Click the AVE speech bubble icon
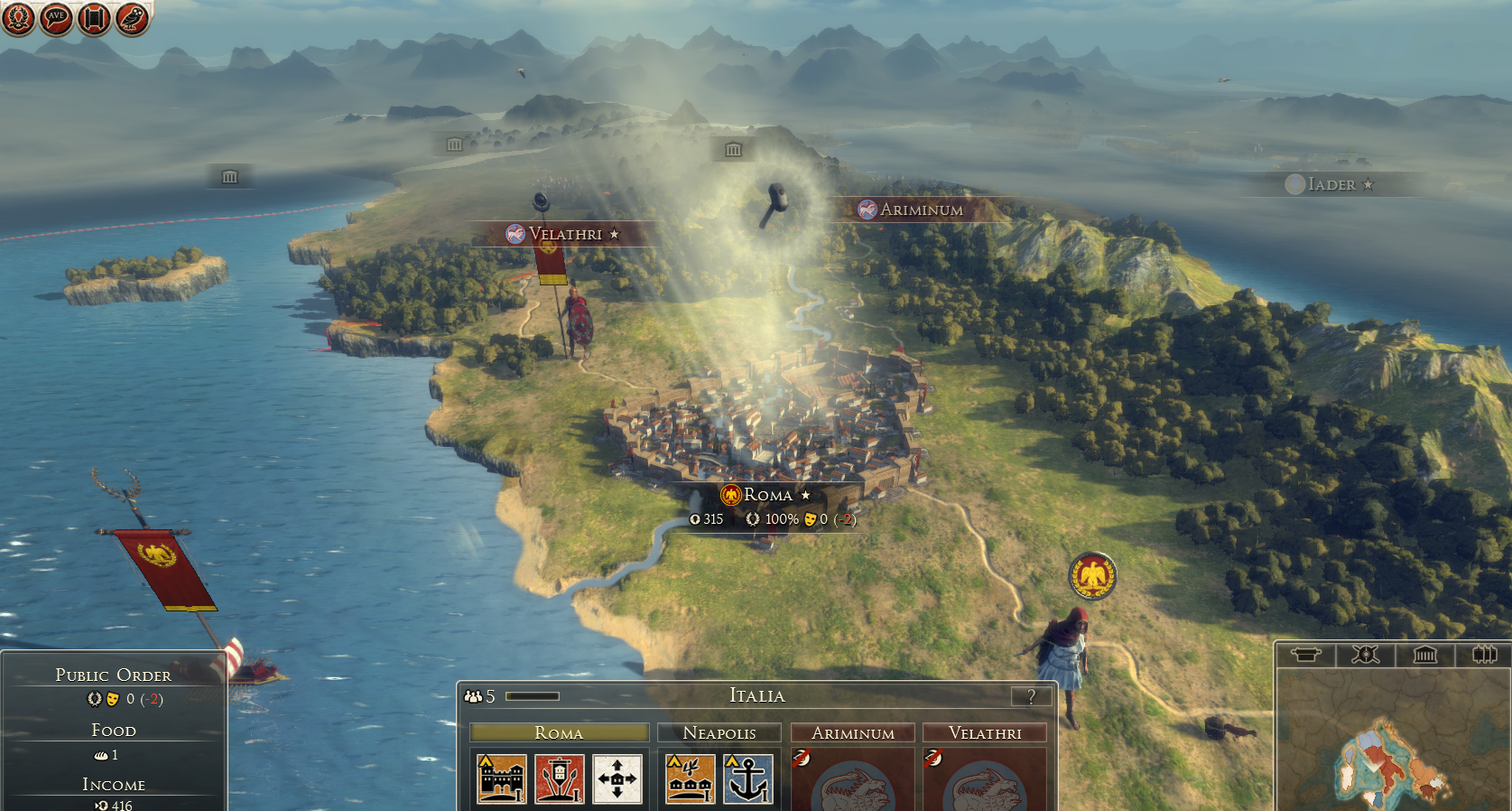This screenshot has width=1512, height=811. click(x=56, y=18)
